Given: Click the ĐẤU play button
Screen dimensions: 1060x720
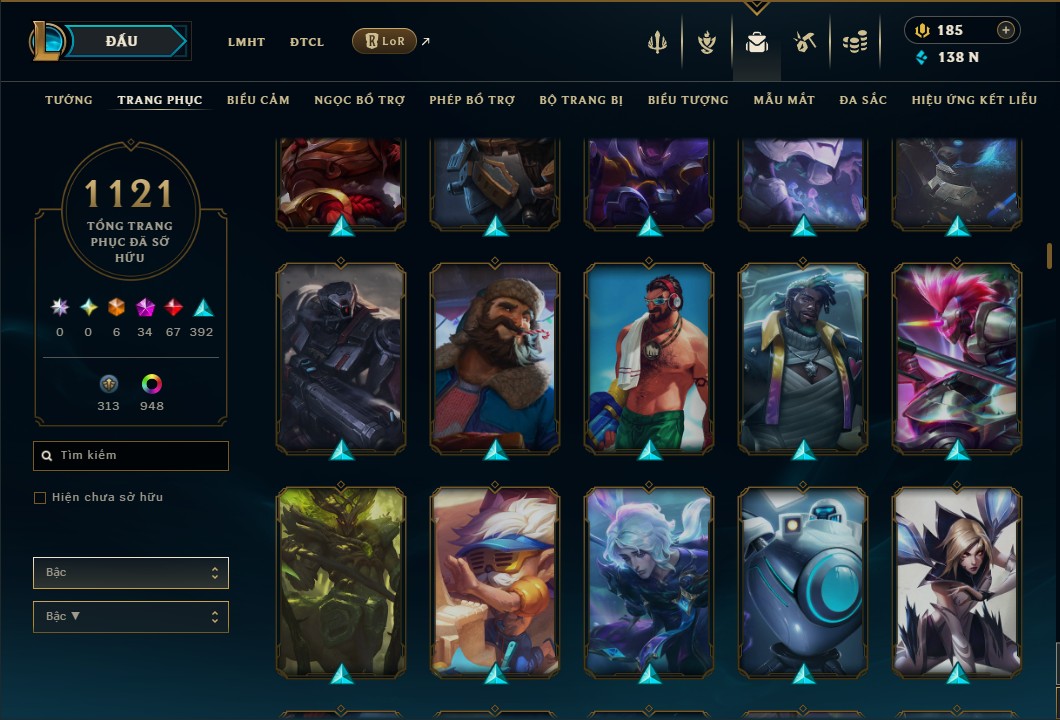Looking at the screenshot, I should [x=121, y=41].
